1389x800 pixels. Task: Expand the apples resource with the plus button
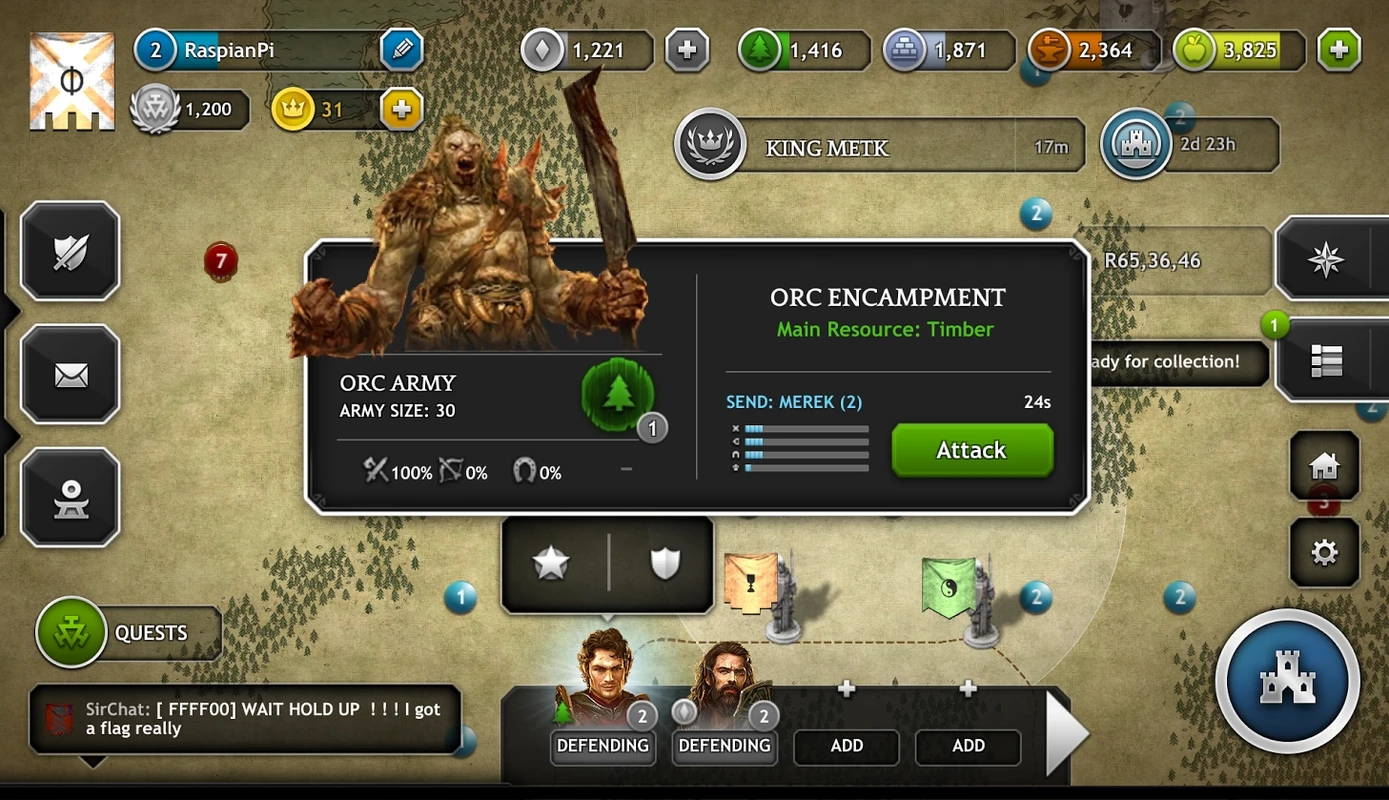[x=1340, y=48]
